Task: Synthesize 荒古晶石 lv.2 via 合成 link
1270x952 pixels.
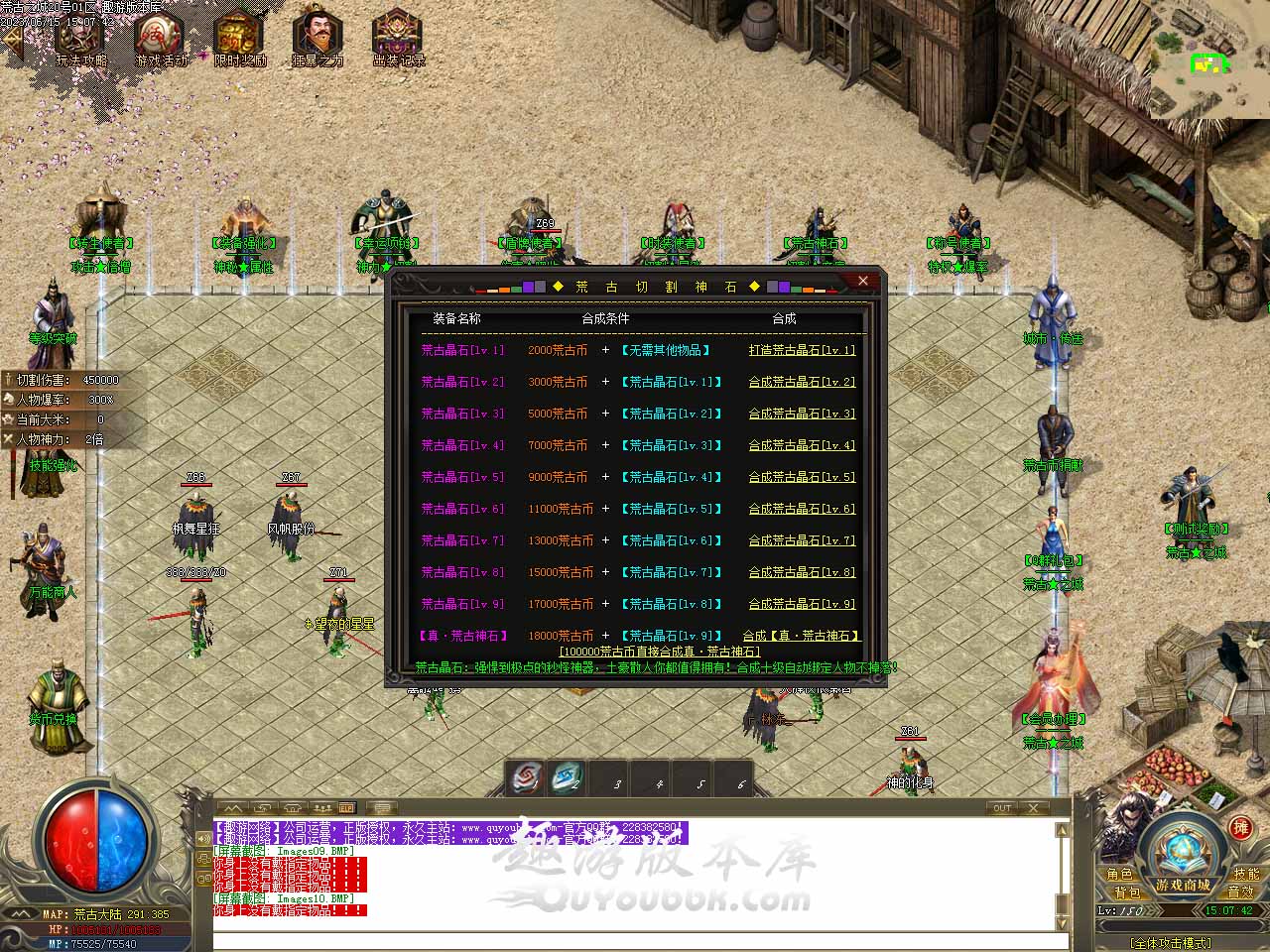Action: (801, 382)
